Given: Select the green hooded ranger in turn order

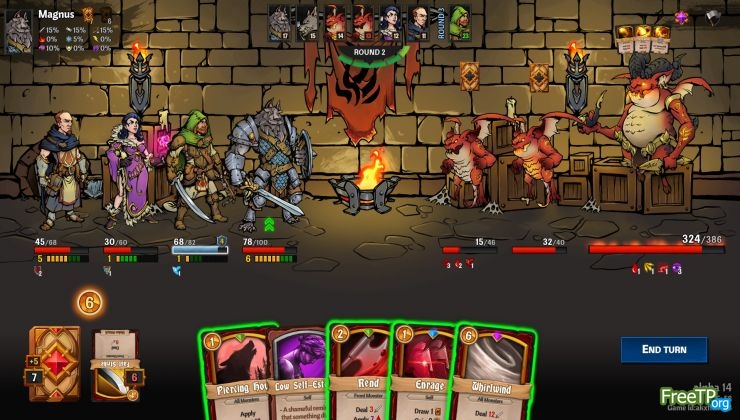Looking at the screenshot, I should coord(459,22).
